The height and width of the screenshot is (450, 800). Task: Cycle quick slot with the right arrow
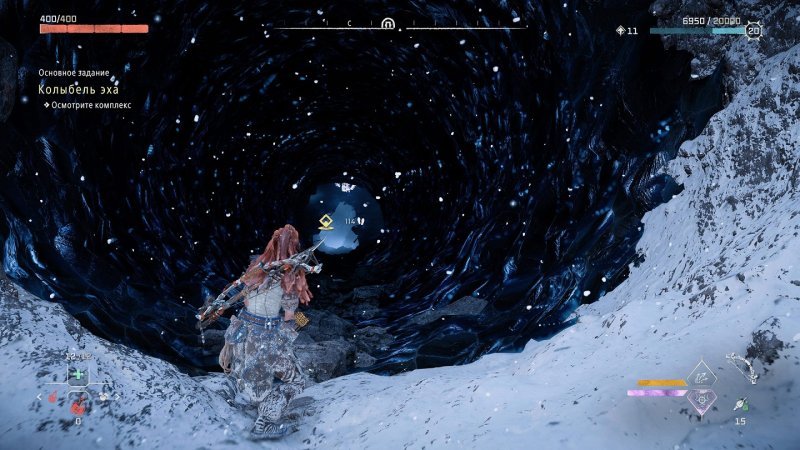[116, 397]
